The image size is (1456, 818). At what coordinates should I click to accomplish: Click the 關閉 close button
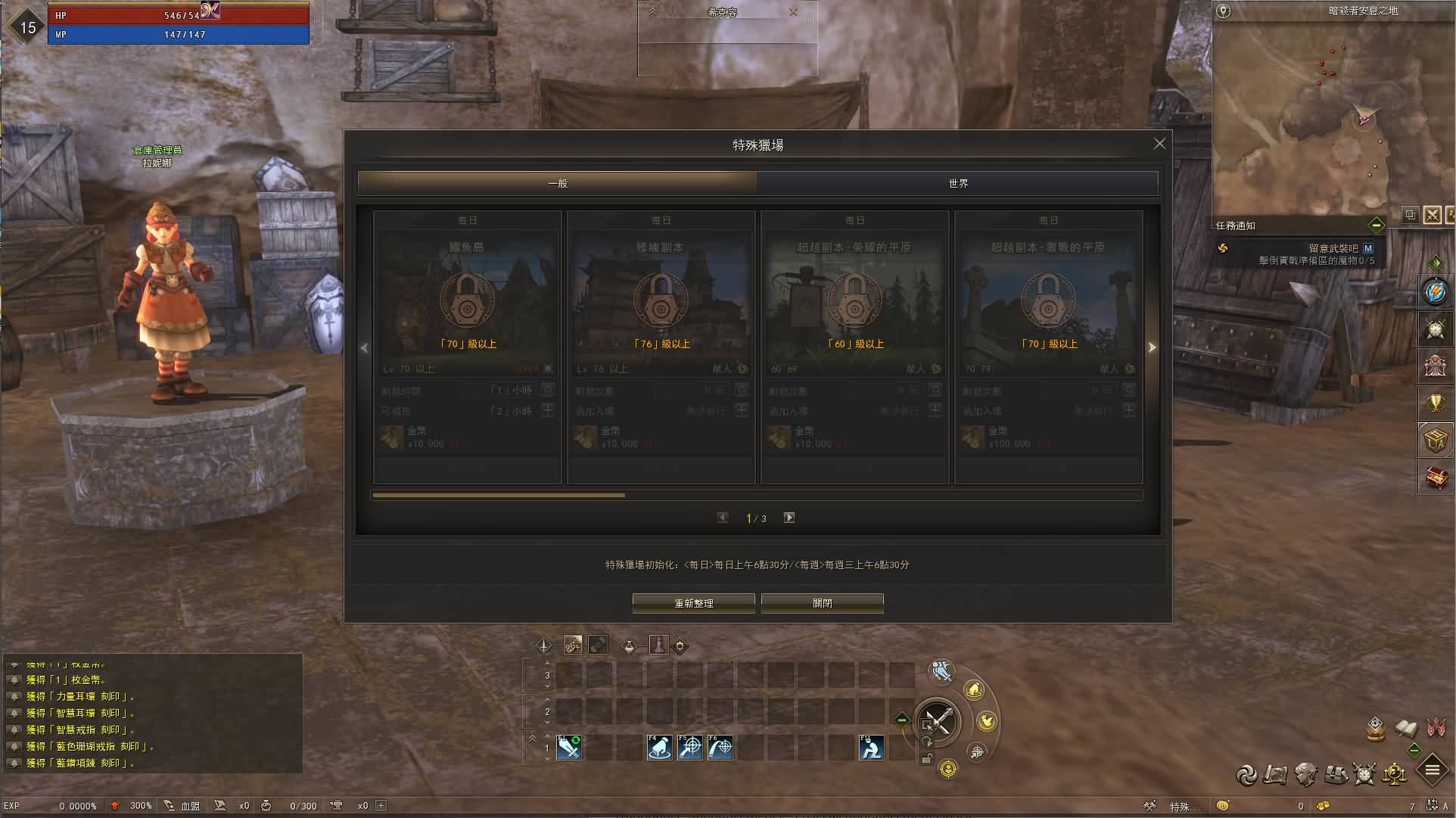pos(822,603)
